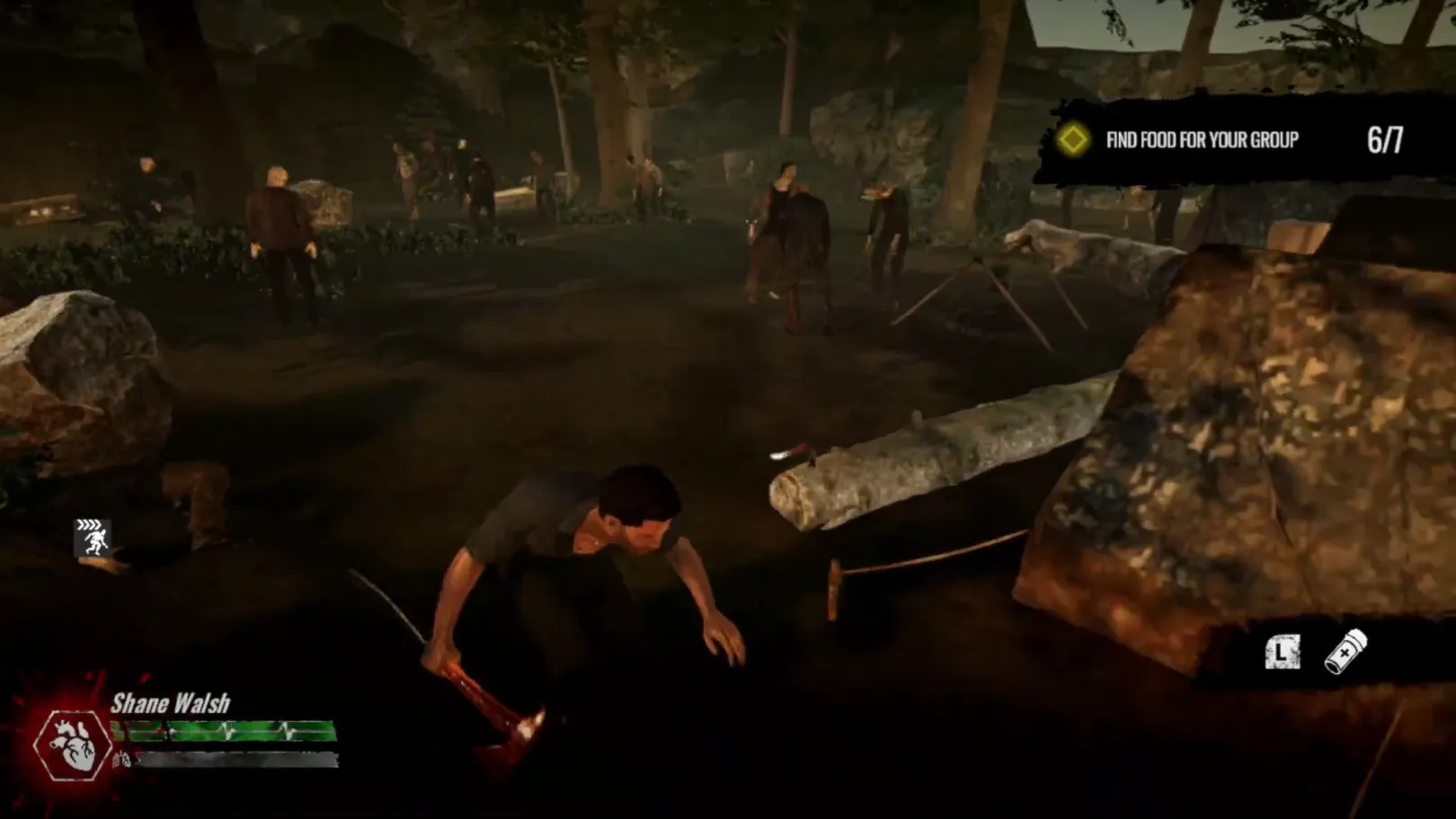Click the sprint status icon

click(92, 538)
